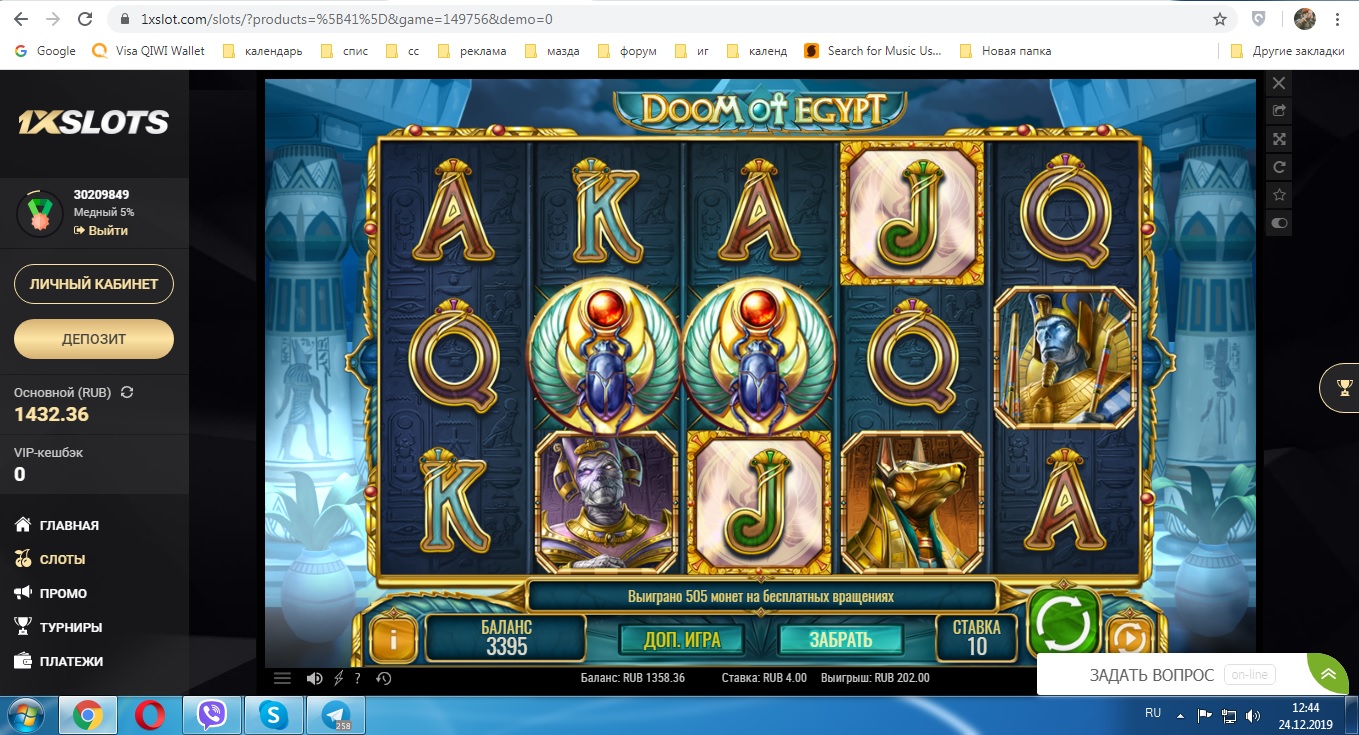This screenshot has height=735, width=1359.
Task: Open the game history clock icon
Action: pyautogui.click(x=383, y=678)
